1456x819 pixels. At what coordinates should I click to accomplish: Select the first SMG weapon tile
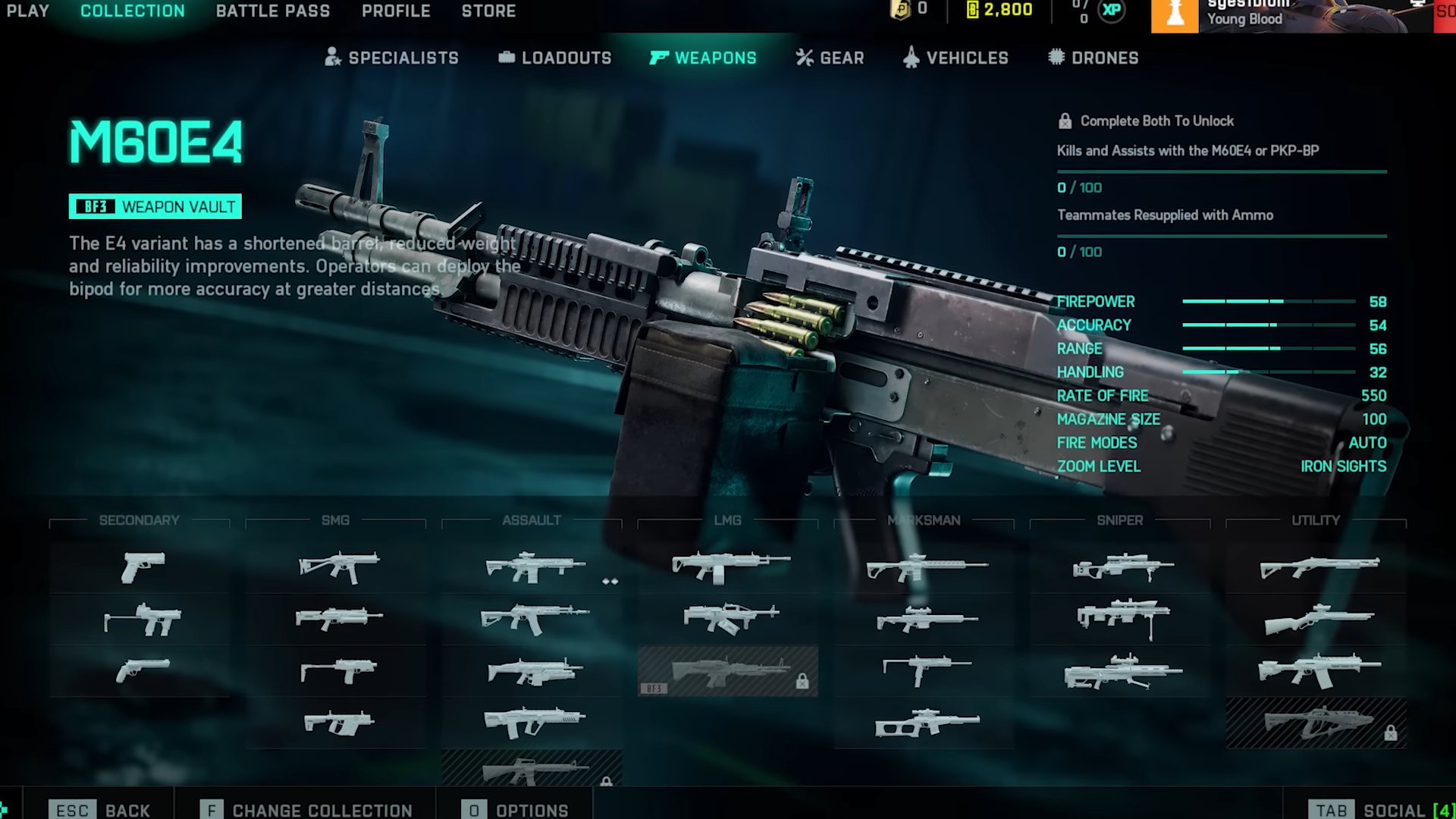(336, 566)
